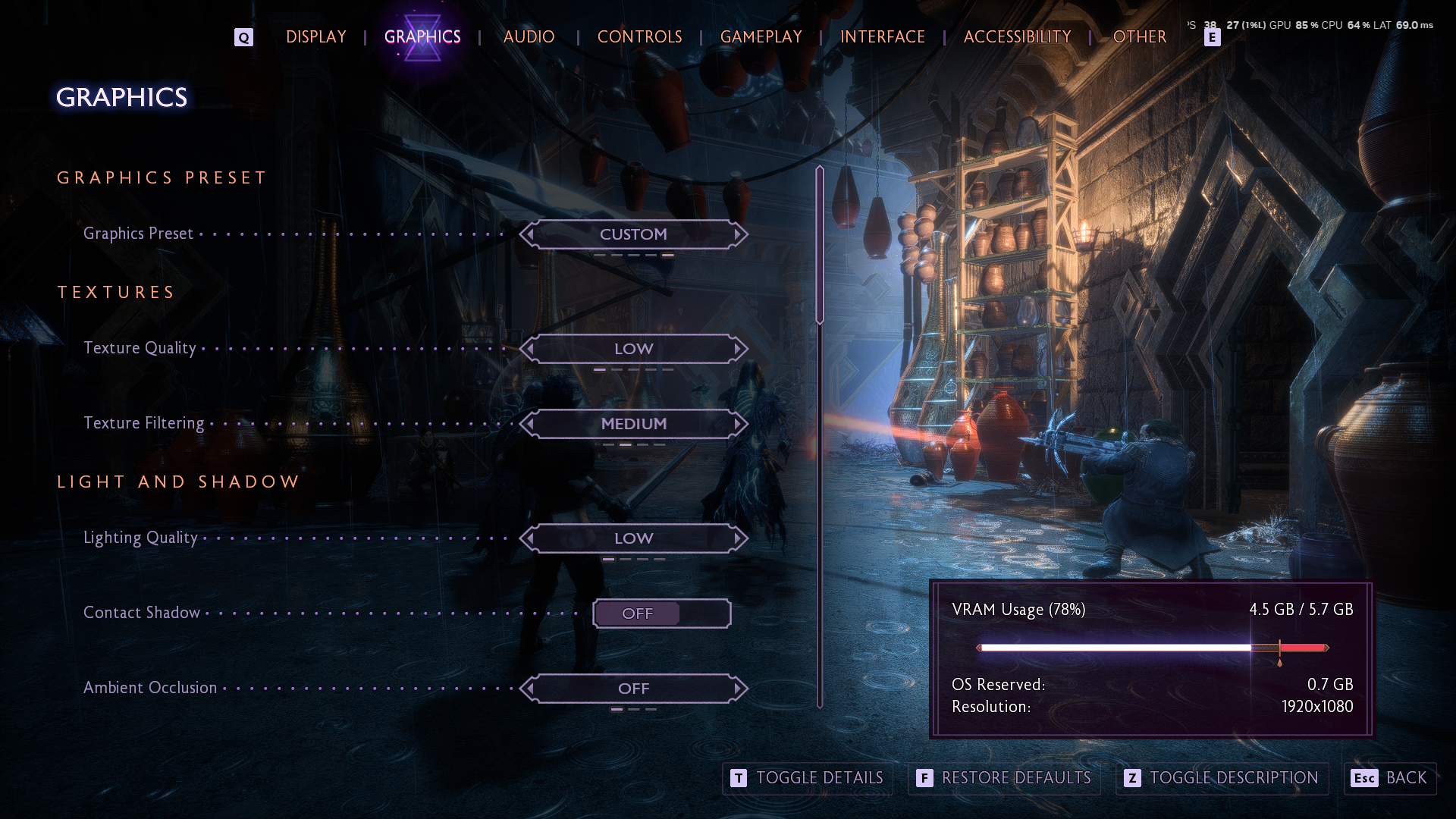Go Back from the settings menu
The image size is (1456, 819).
coord(1389,778)
